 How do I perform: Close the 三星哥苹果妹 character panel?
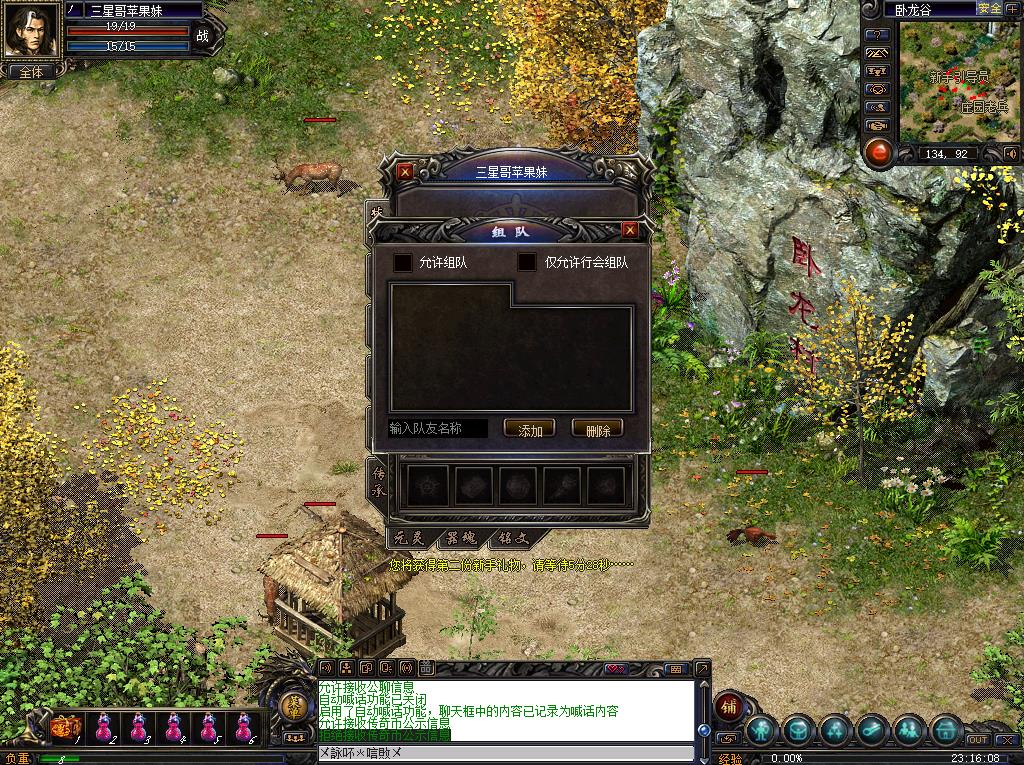point(405,171)
